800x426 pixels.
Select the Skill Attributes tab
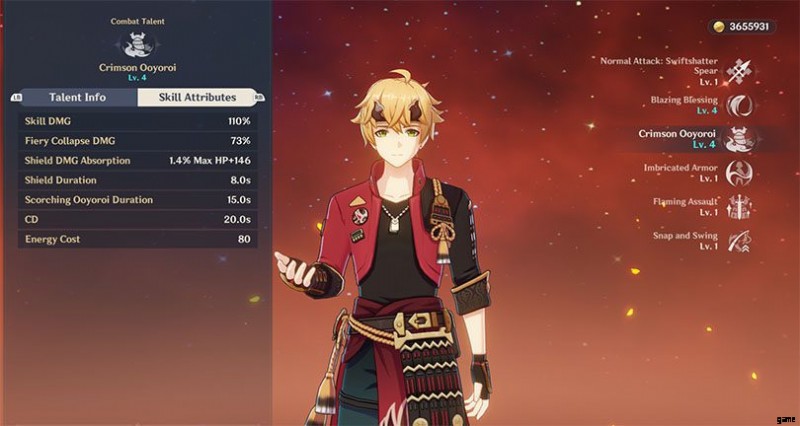(x=196, y=97)
